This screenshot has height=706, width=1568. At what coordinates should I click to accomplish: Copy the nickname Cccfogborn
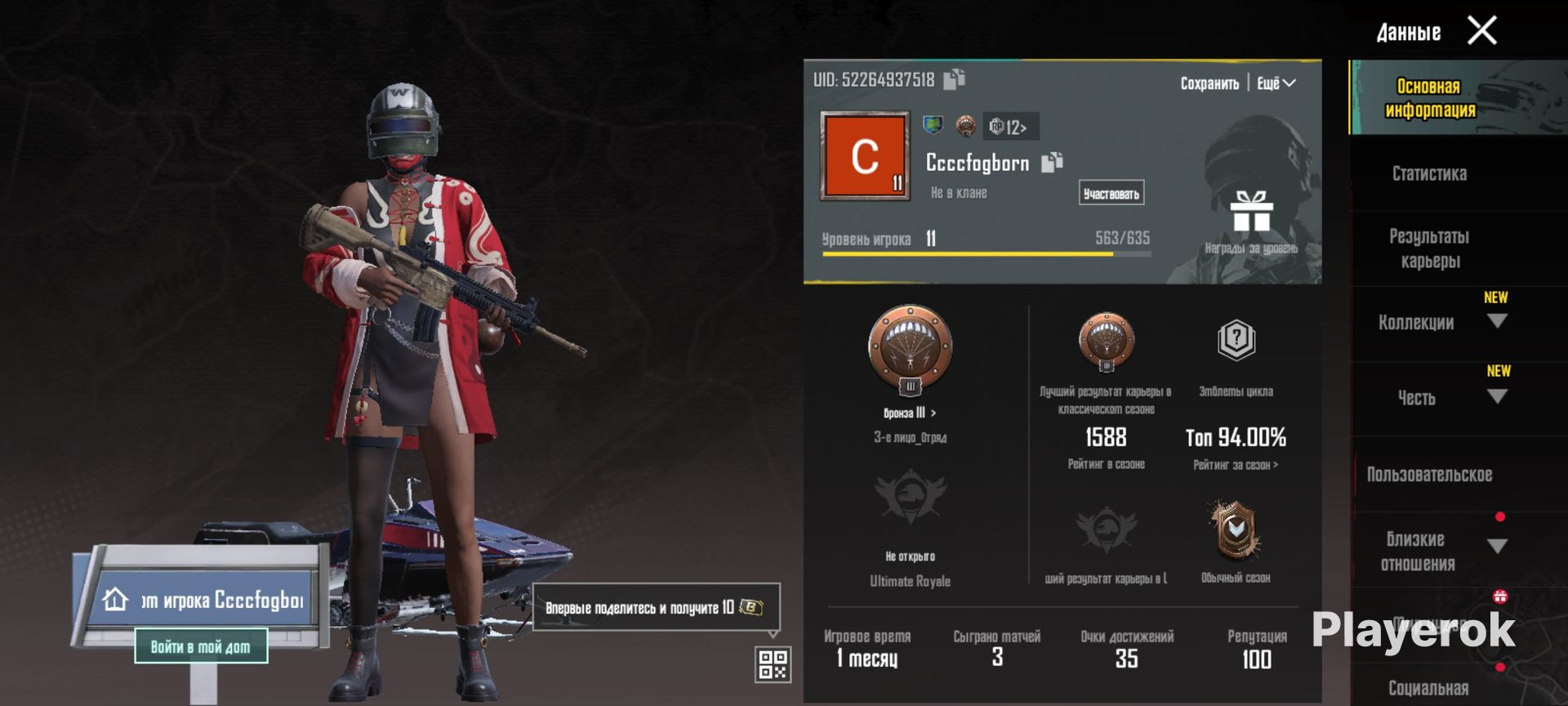[x=1052, y=163]
